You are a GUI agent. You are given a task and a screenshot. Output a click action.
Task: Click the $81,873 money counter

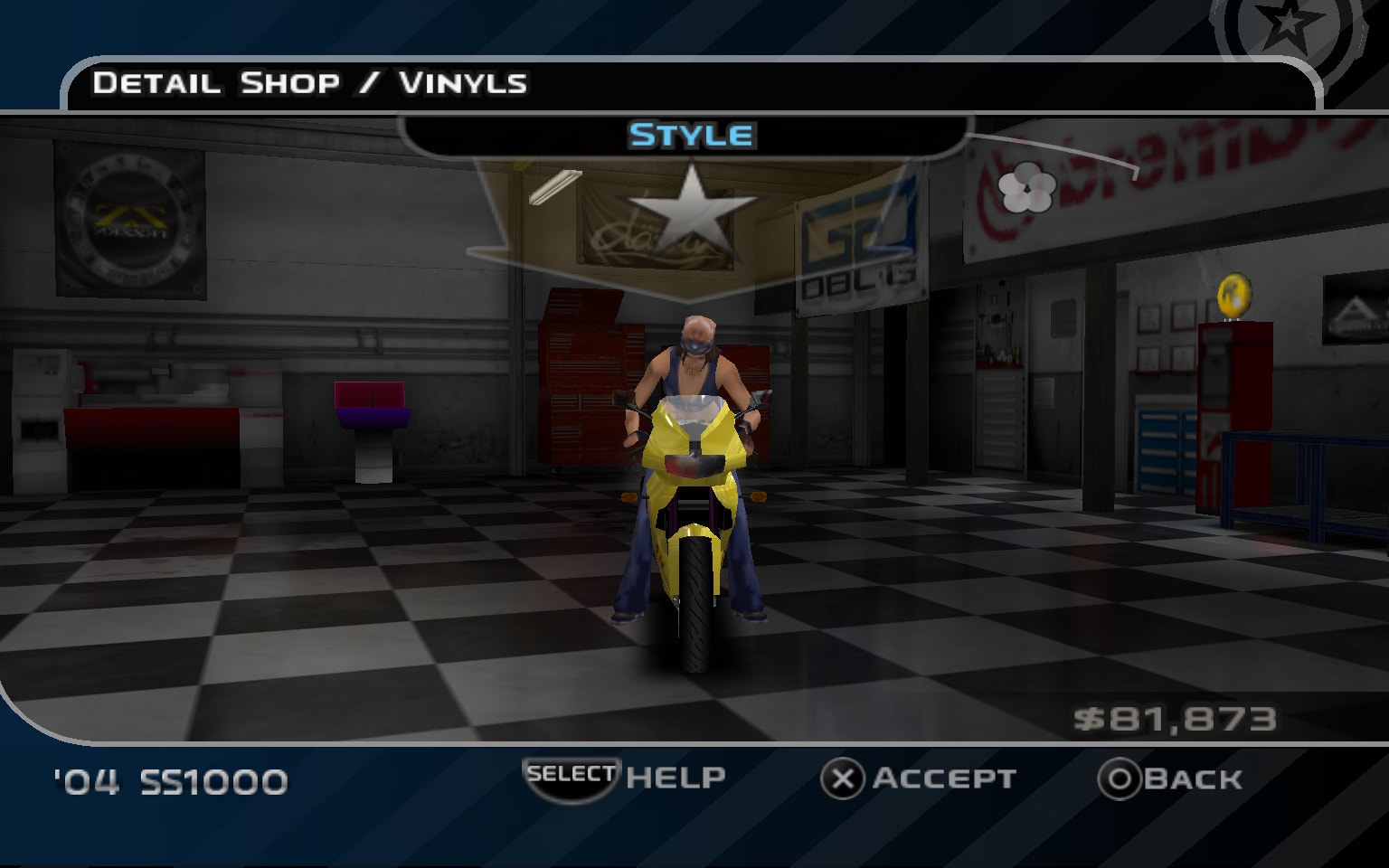(1176, 719)
